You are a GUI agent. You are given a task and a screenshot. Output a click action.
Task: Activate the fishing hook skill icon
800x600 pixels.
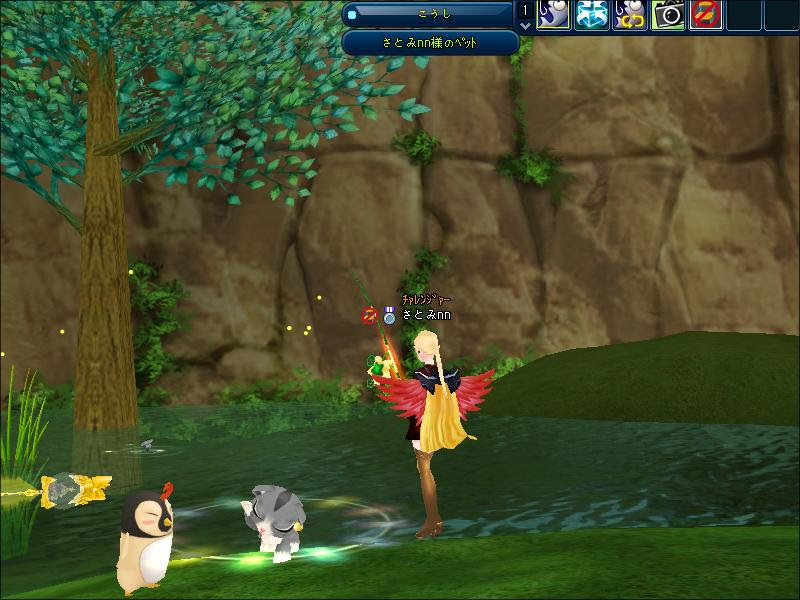click(x=554, y=14)
